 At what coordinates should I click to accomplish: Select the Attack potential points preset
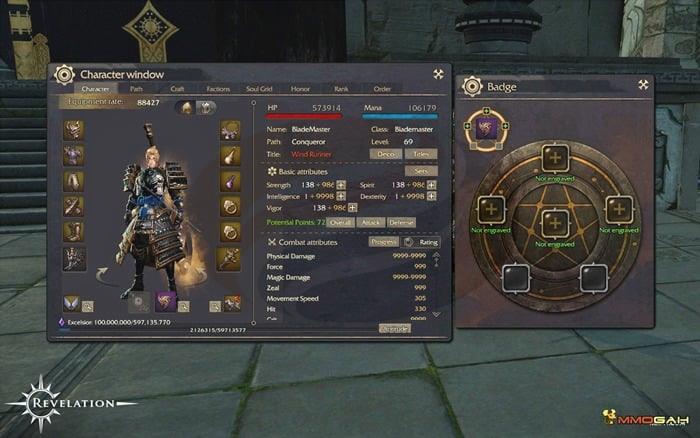(x=370, y=221)
